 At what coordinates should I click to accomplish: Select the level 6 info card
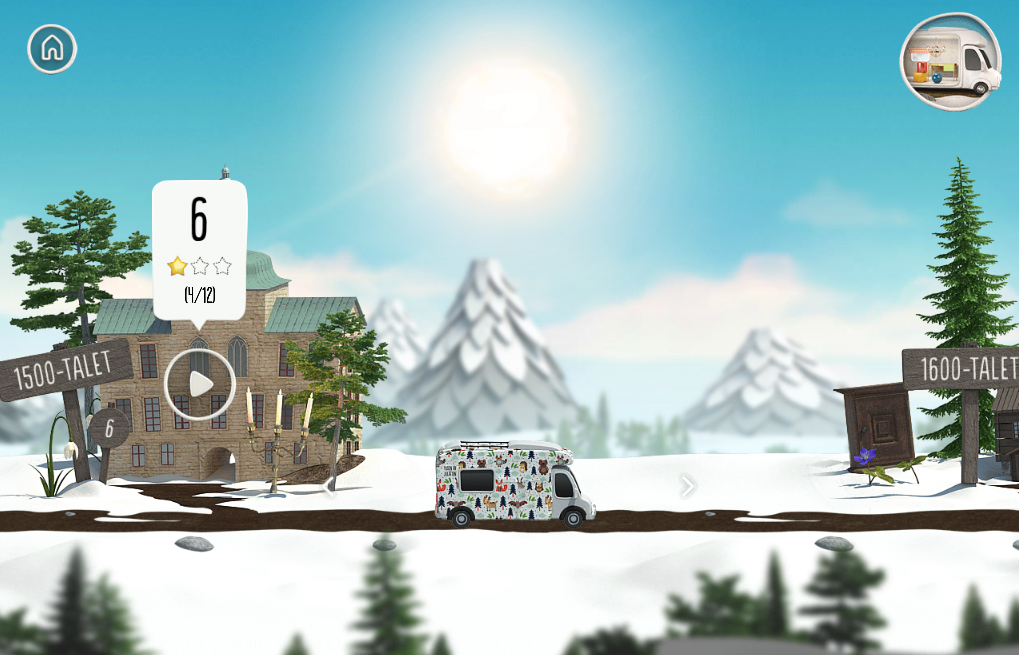(199, 250)
